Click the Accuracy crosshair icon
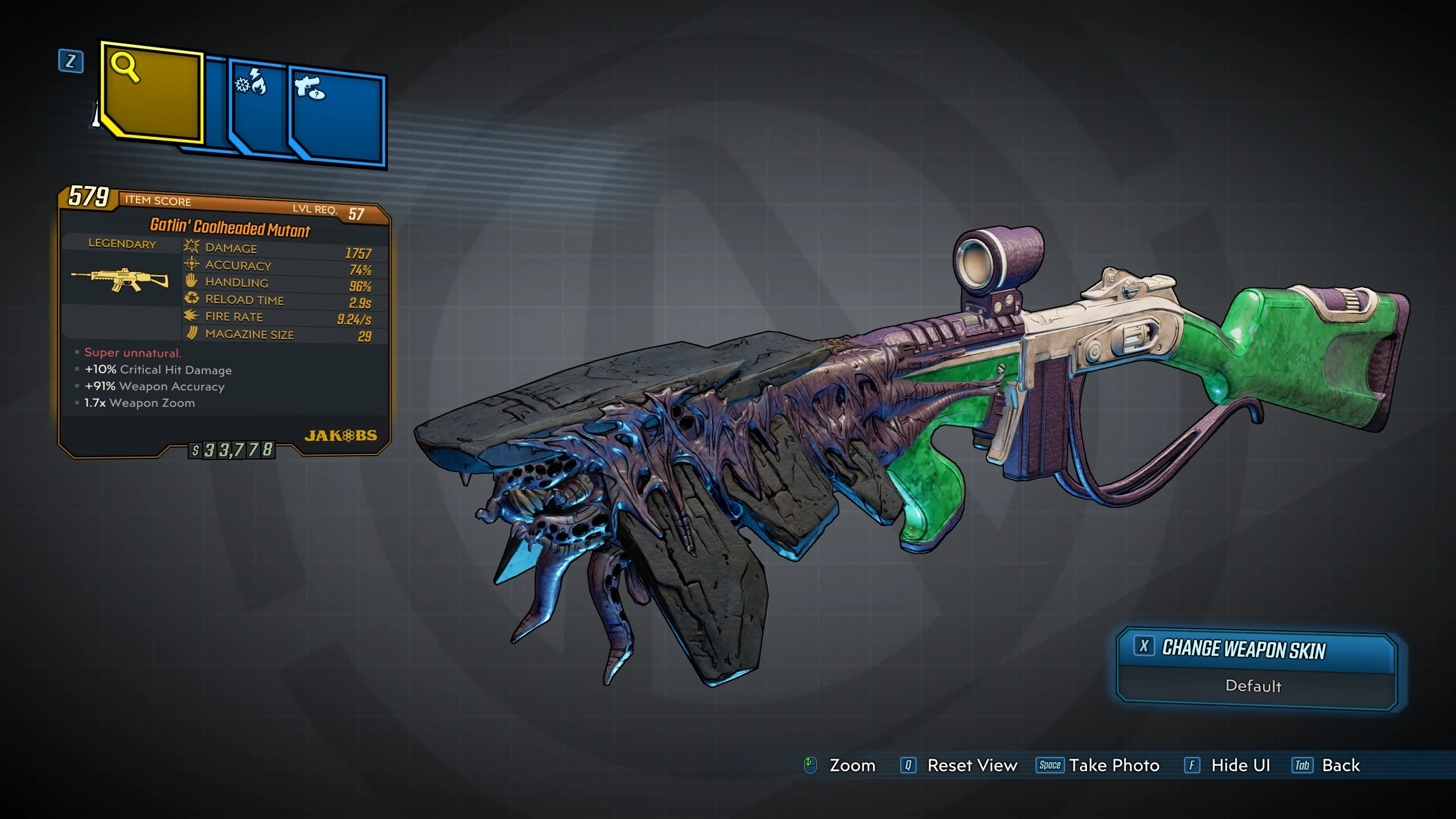Image resolution: width=1456 pixels, height=819 pixels. pos(192,263)
